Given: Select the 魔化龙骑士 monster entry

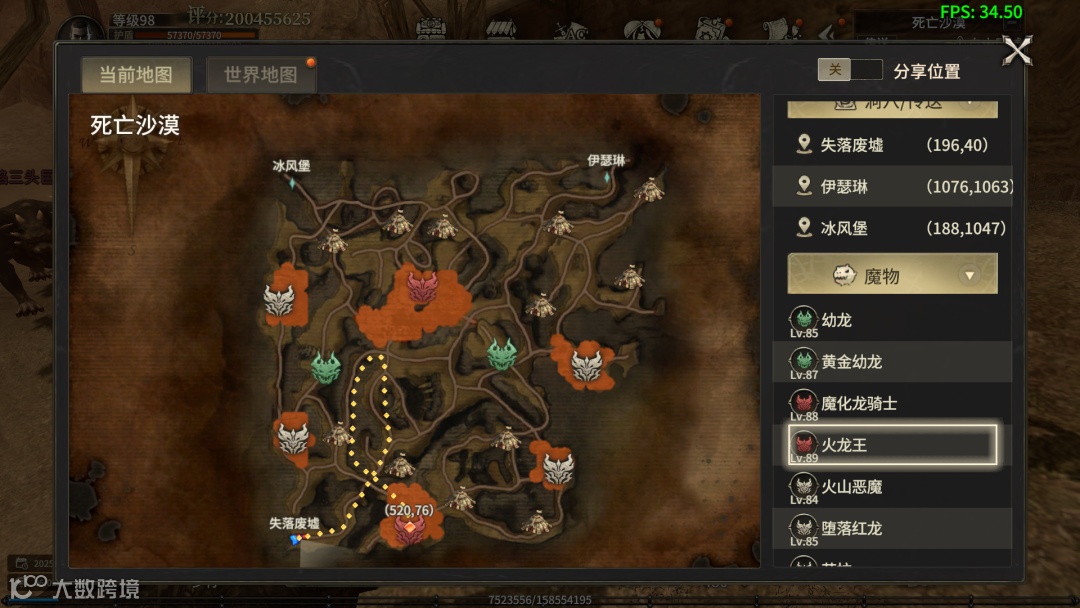Looking at the screenshot, I should pos(892,404).
